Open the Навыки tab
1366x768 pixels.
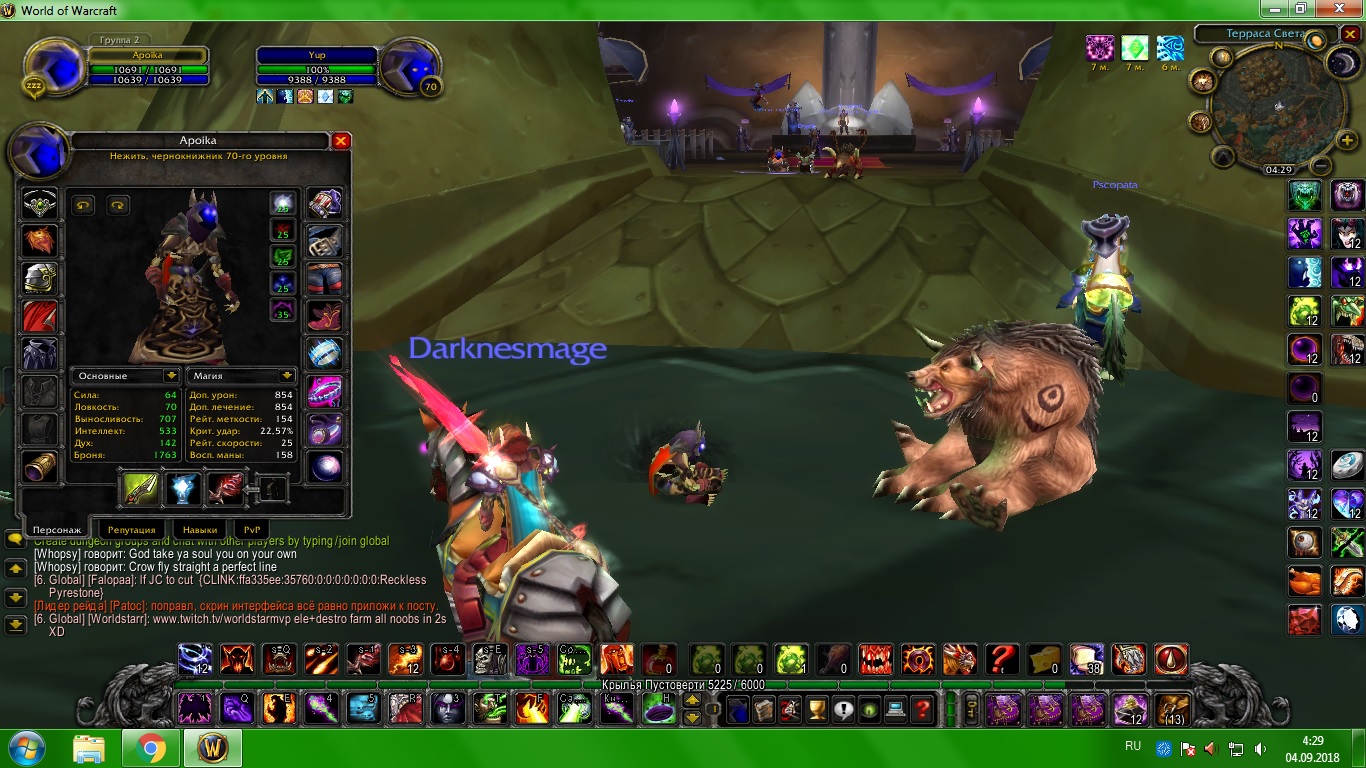coord(194,529)
